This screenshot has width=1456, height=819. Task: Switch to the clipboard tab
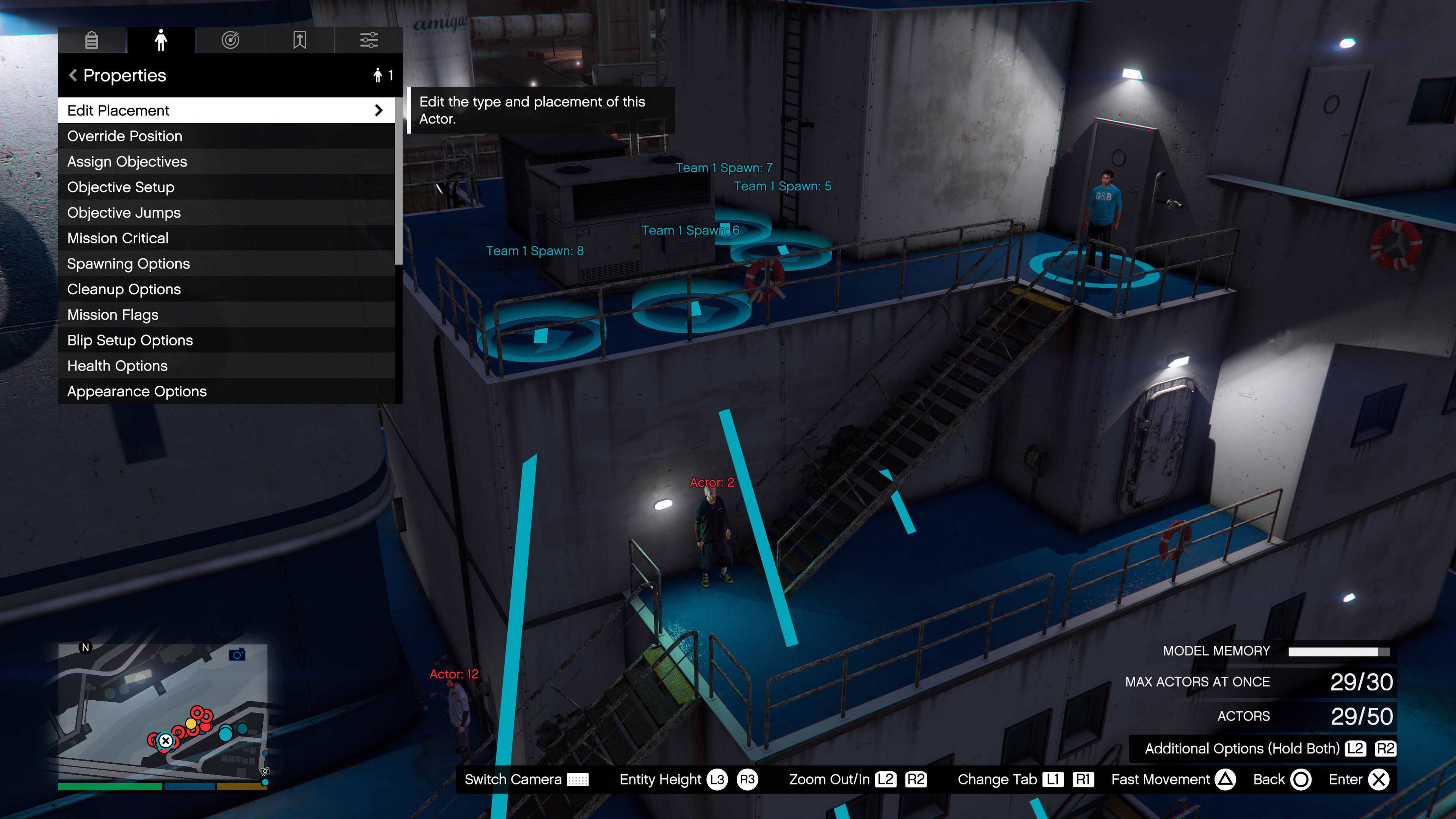coord(91,40)
